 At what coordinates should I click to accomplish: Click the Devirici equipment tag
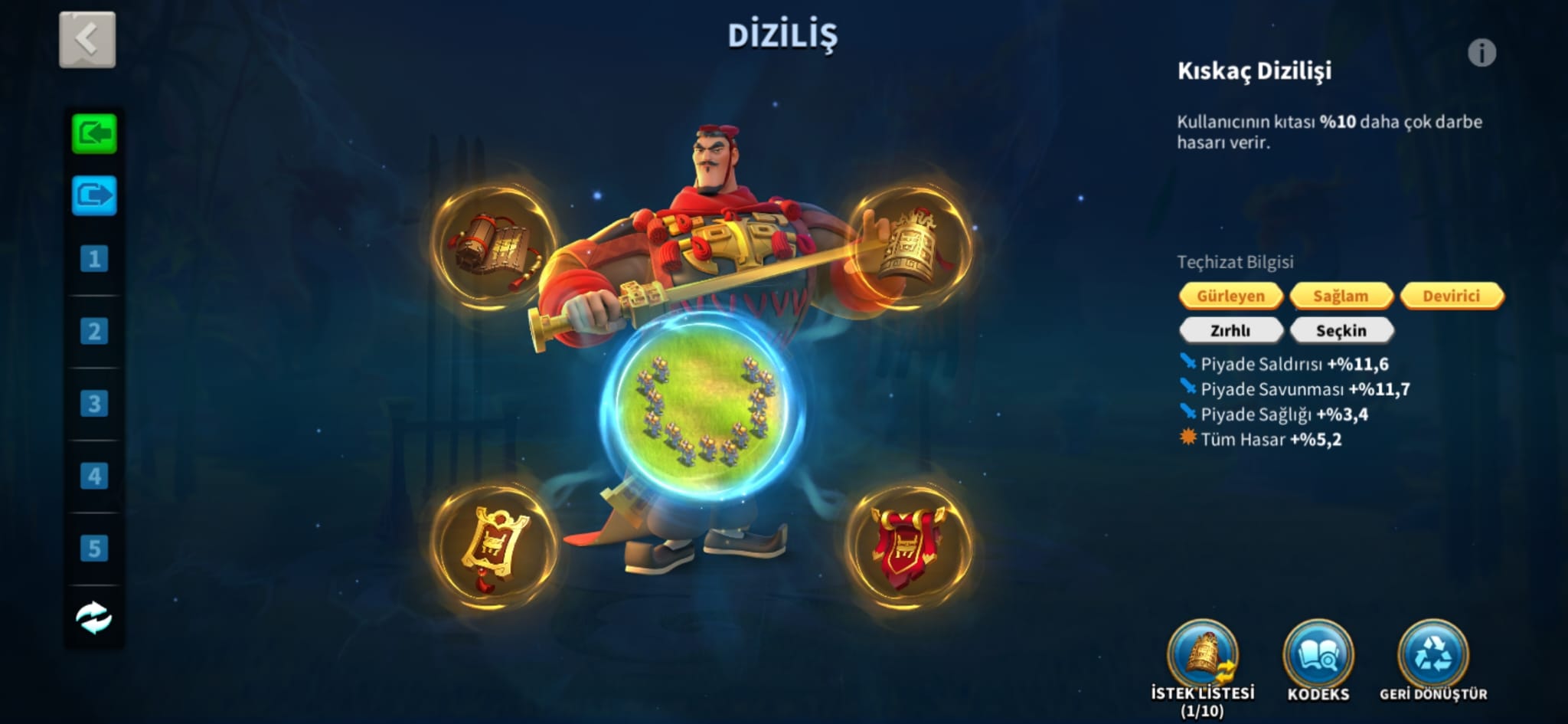click(x=1451, y=296)
